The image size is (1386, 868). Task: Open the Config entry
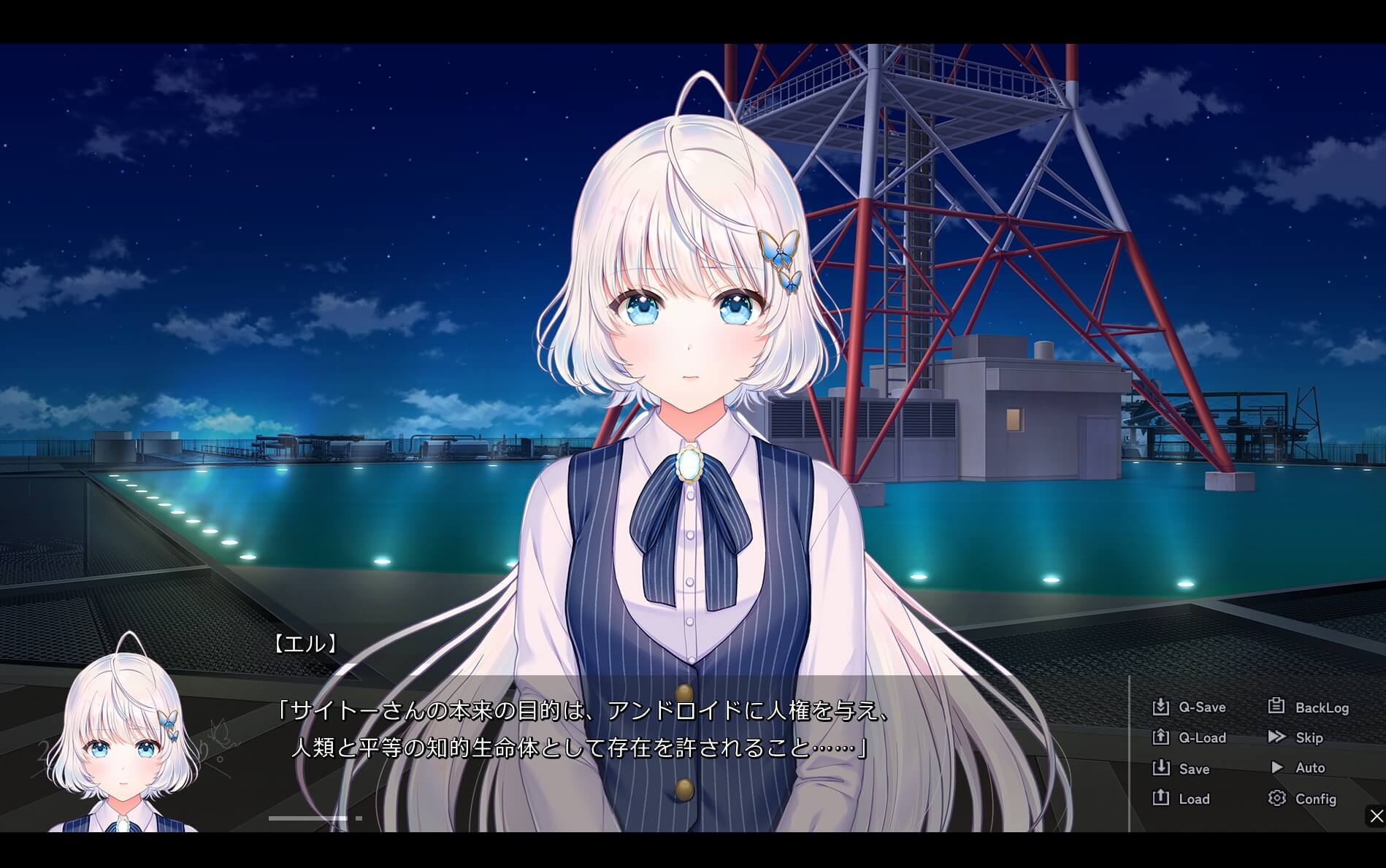coord(1317,799)
